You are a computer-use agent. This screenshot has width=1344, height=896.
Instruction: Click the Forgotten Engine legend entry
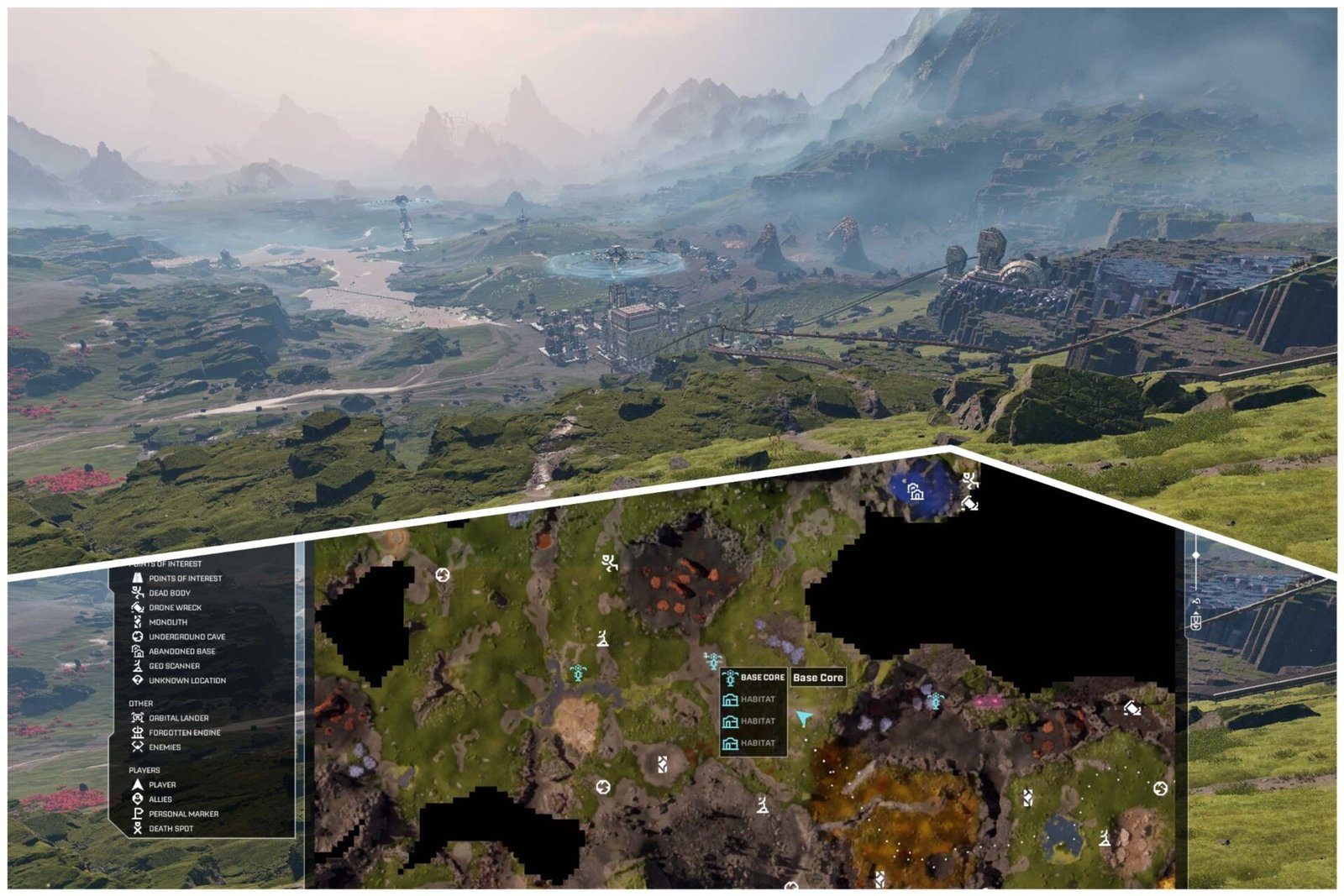click(138, 732)
